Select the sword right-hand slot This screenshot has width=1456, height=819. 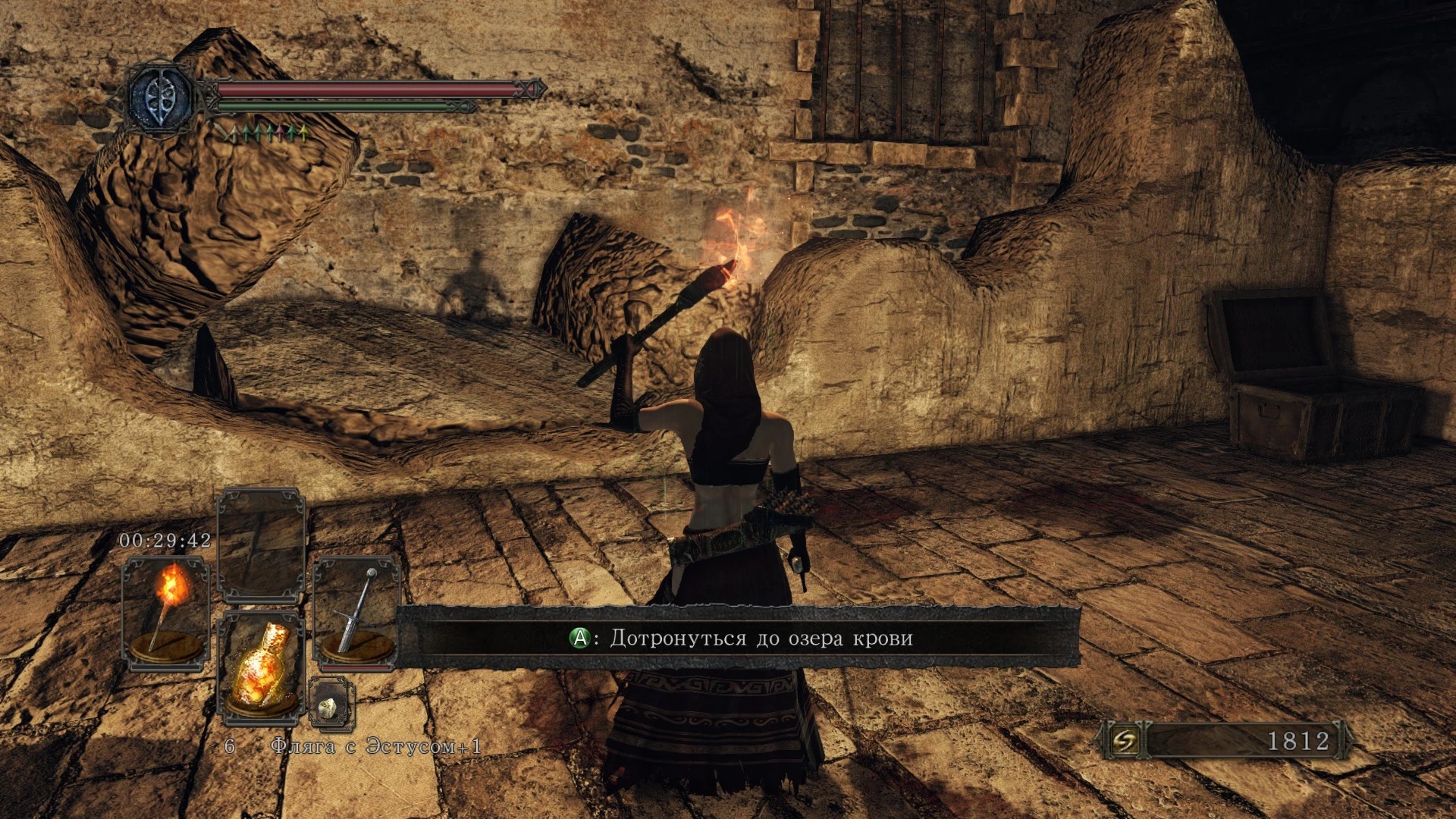coord(356,613)
